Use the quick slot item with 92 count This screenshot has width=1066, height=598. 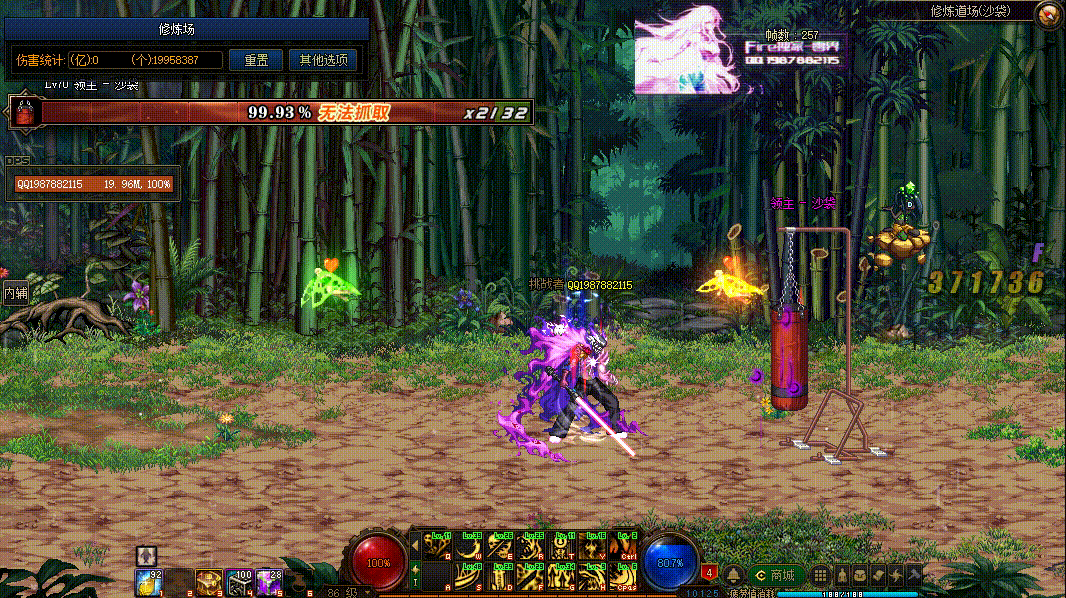tap(150, 582)
